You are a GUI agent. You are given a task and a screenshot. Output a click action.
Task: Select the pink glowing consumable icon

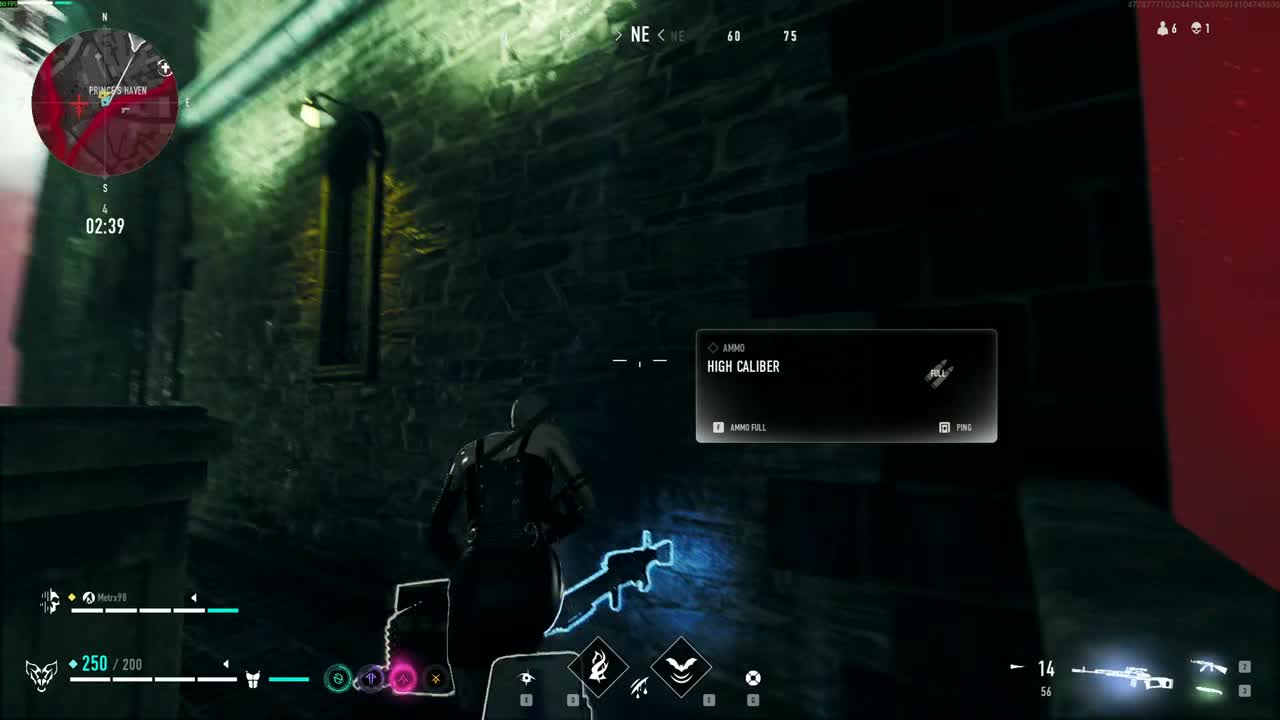404,678
